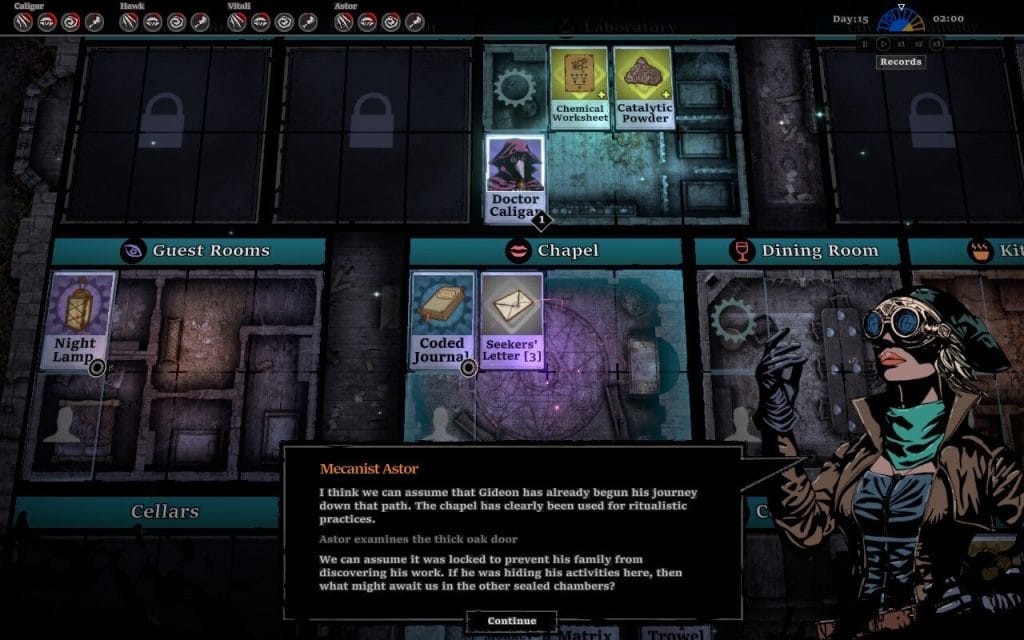The width and height of the screenshot is (1024, 640).
Task: Set game speed to x3
Action: click(x=936, y=43)
